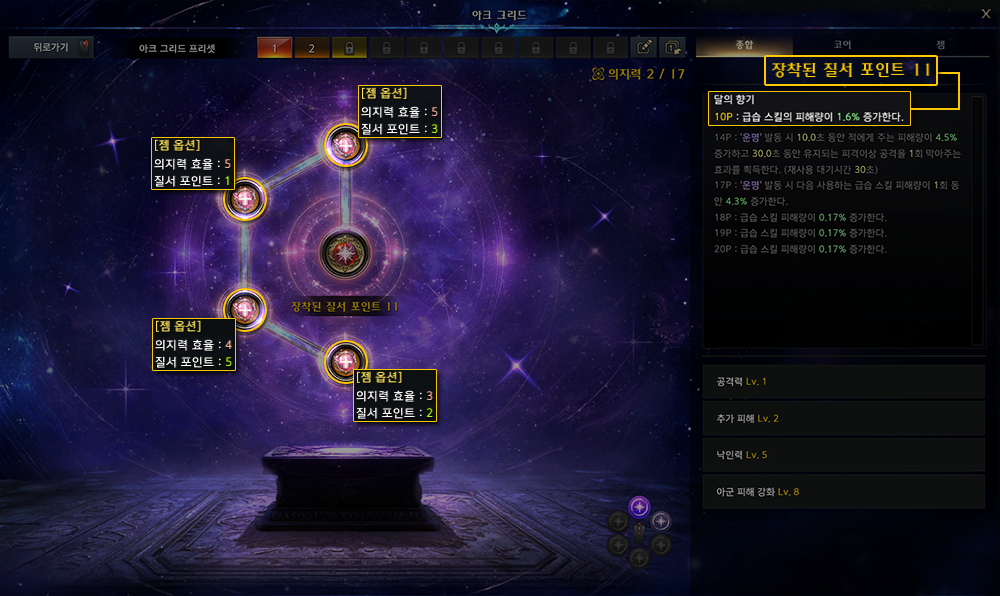
Task: Open the 종합 summary tab
Action: pyautogui.click(x=744, y=45)
